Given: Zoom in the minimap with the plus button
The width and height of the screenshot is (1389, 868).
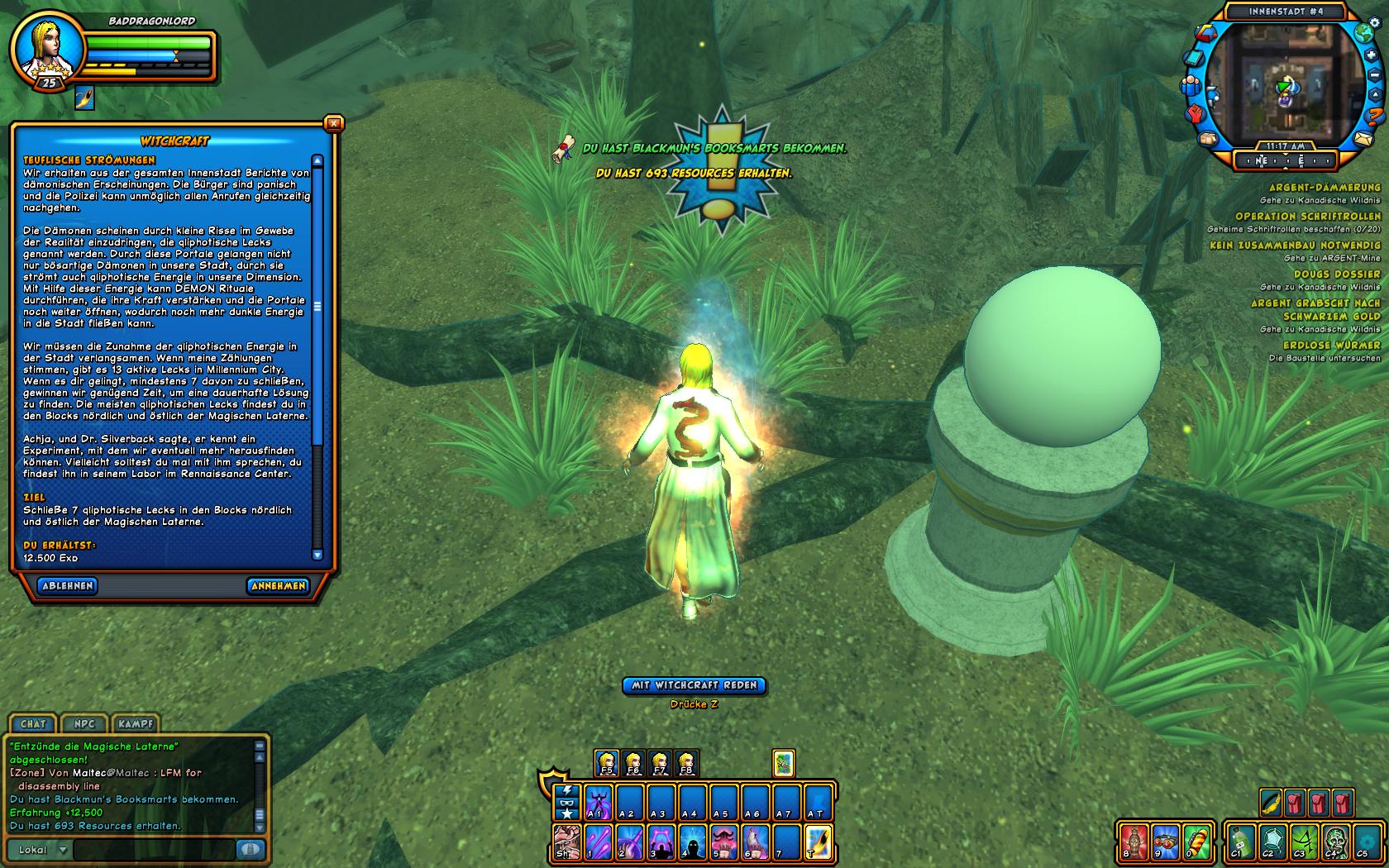Looking at the screenshot, I should [x=1372, y=55].
